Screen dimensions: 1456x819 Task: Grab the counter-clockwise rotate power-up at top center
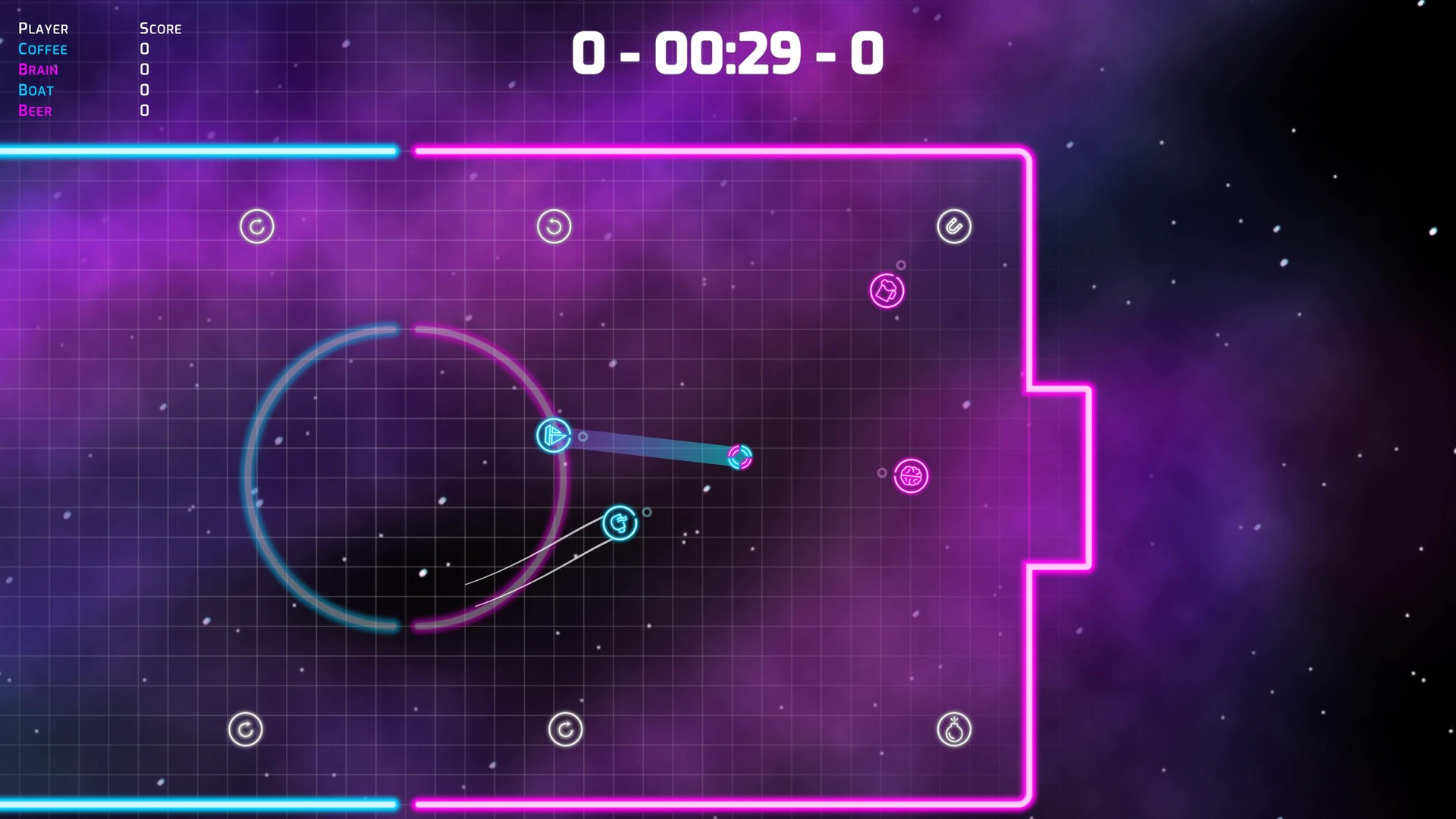coord(554,226)
